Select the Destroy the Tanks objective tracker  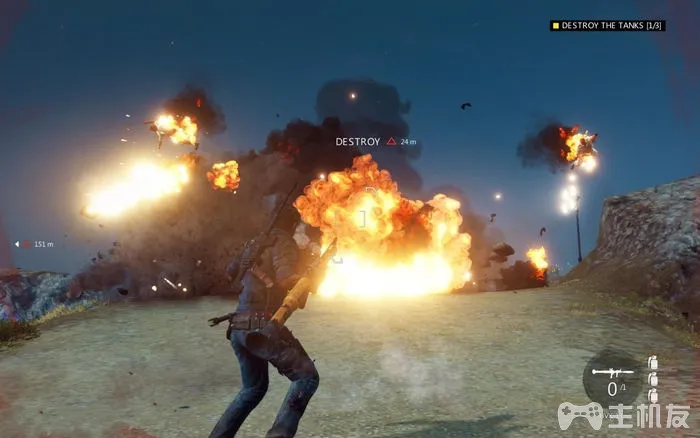pyautogui.click(x=607, y=25)
